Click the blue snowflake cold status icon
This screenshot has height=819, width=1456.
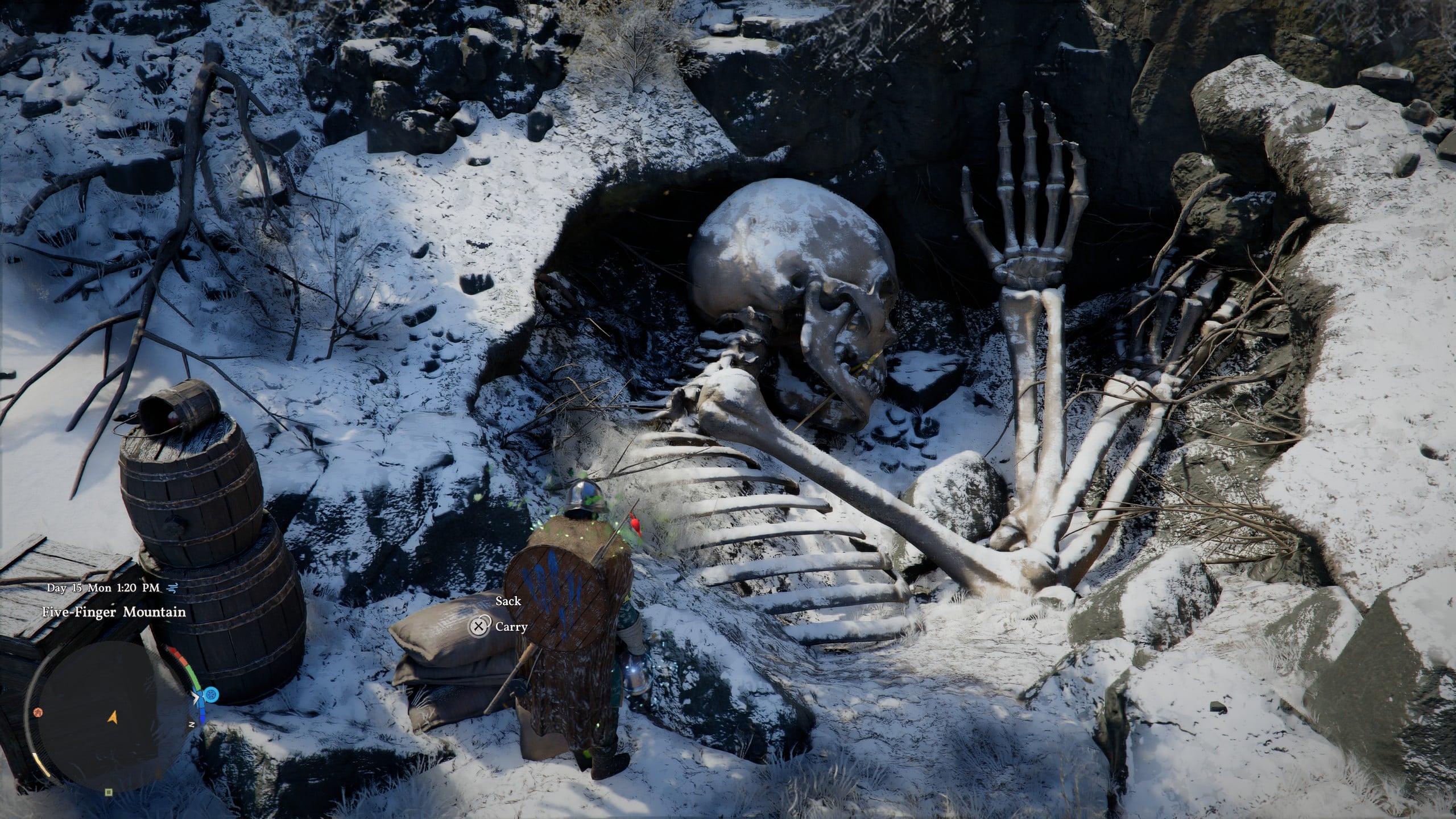pos(211,694)
